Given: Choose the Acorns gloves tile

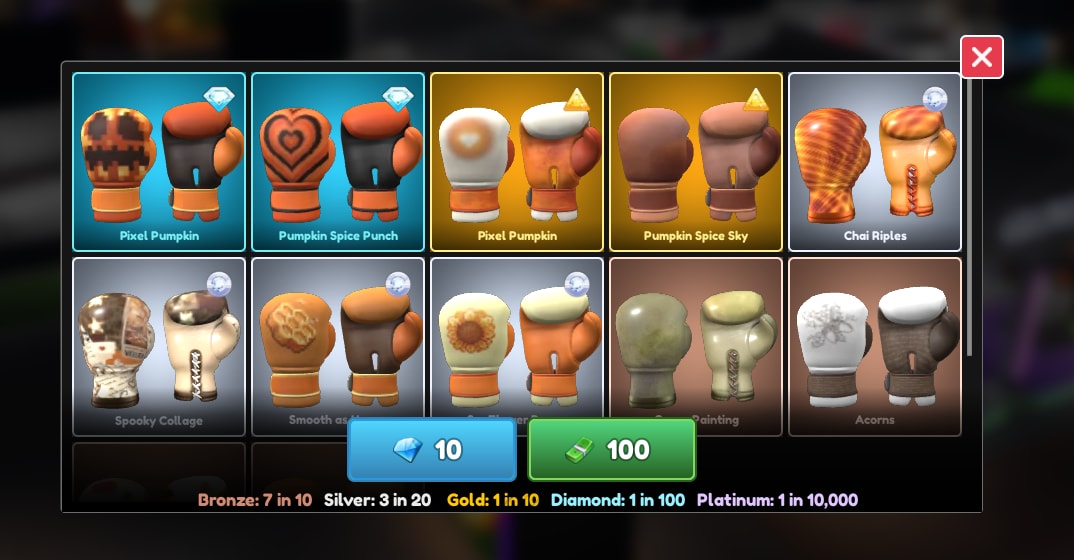Looking at the screenshot, I should (875, 345).
